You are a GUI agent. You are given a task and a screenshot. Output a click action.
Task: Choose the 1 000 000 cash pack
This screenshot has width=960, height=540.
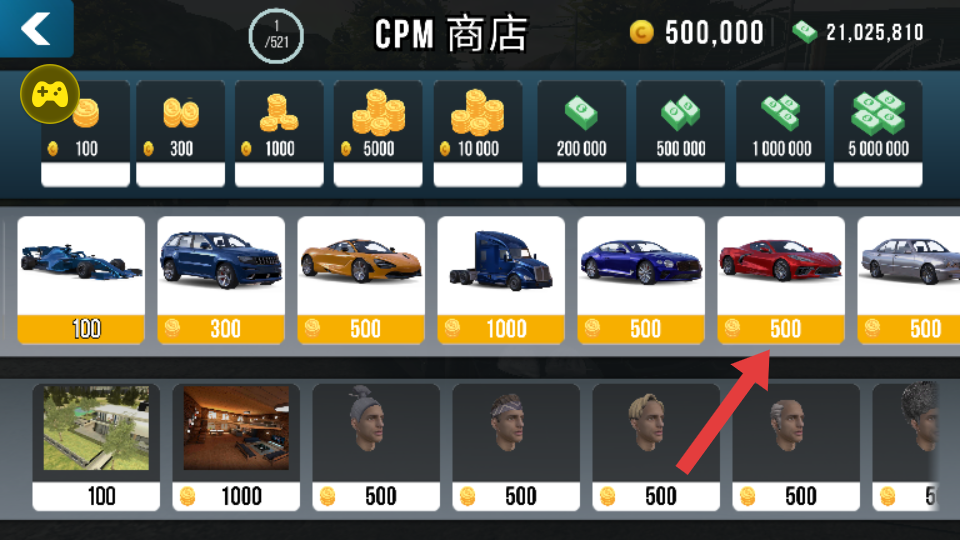click(x=780, y=133)
